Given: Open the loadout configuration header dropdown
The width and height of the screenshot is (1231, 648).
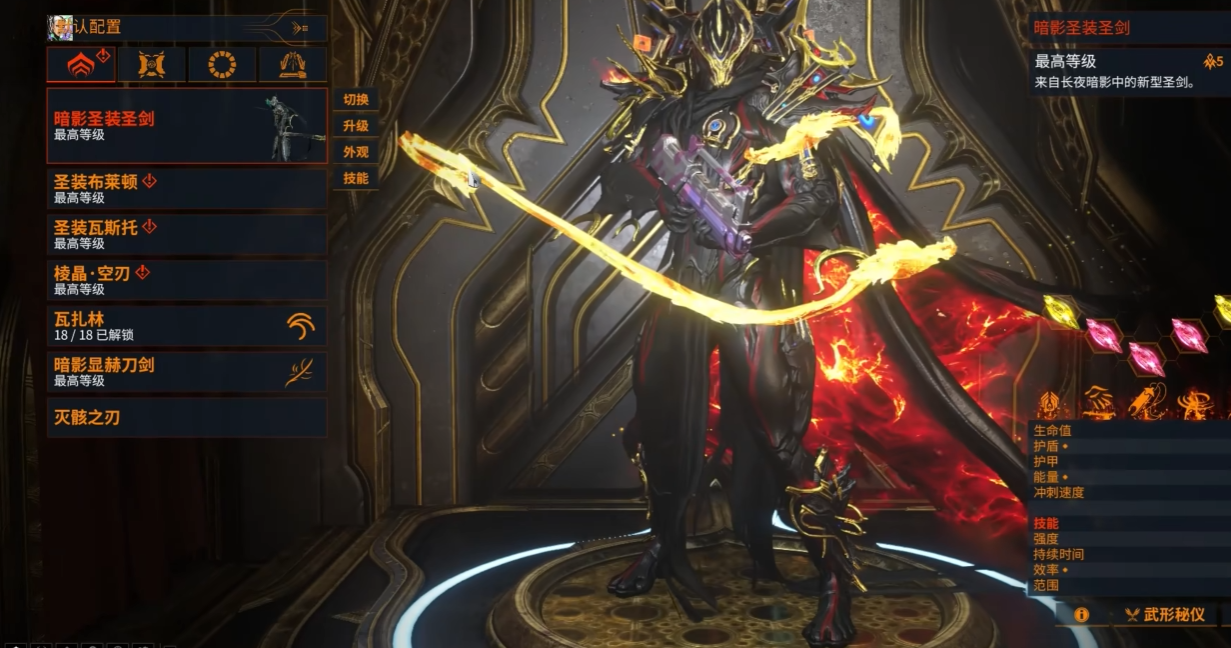Looking at the screenshot, I should (186, 28).
